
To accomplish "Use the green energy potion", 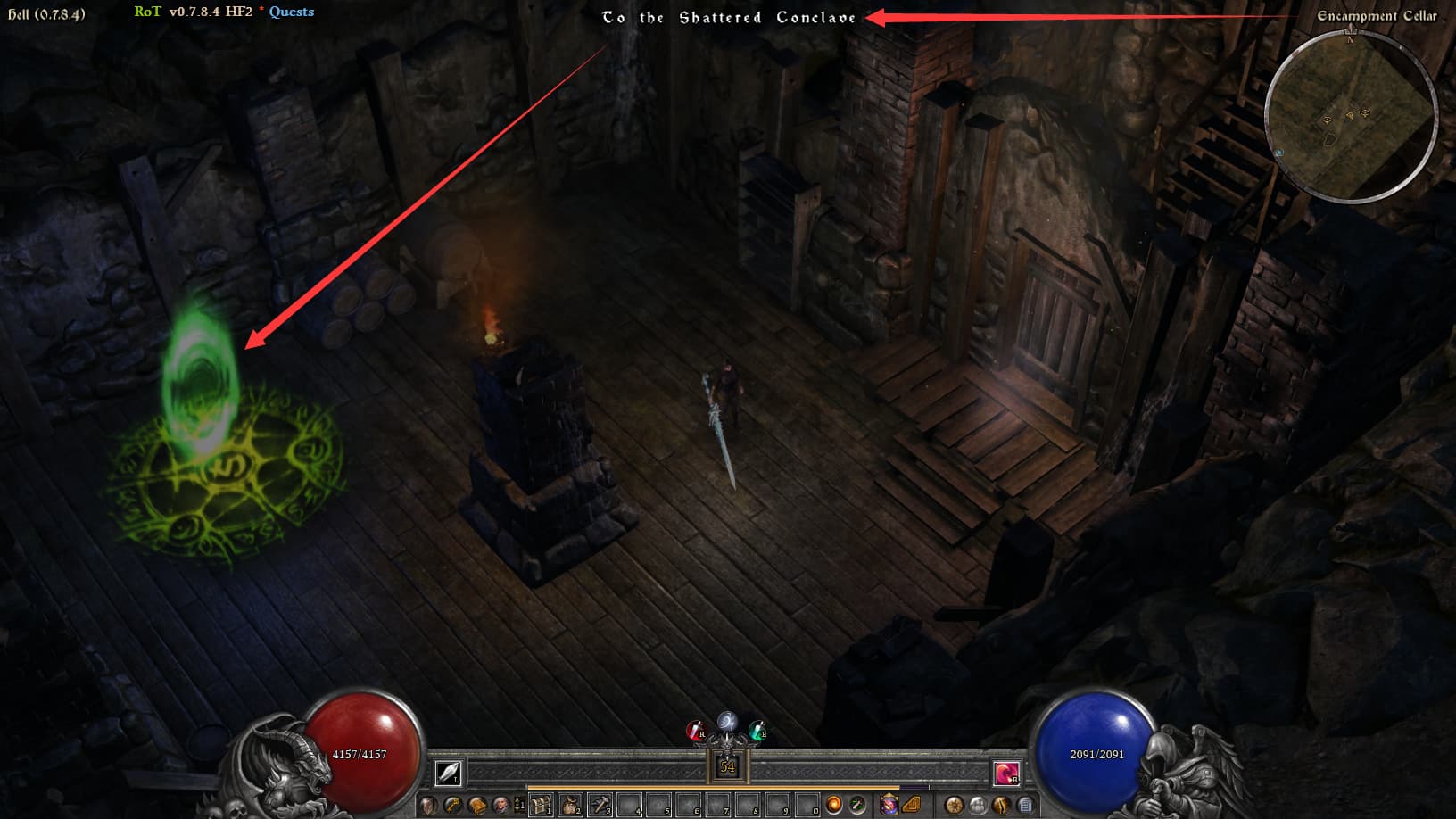I will point(757,732).
